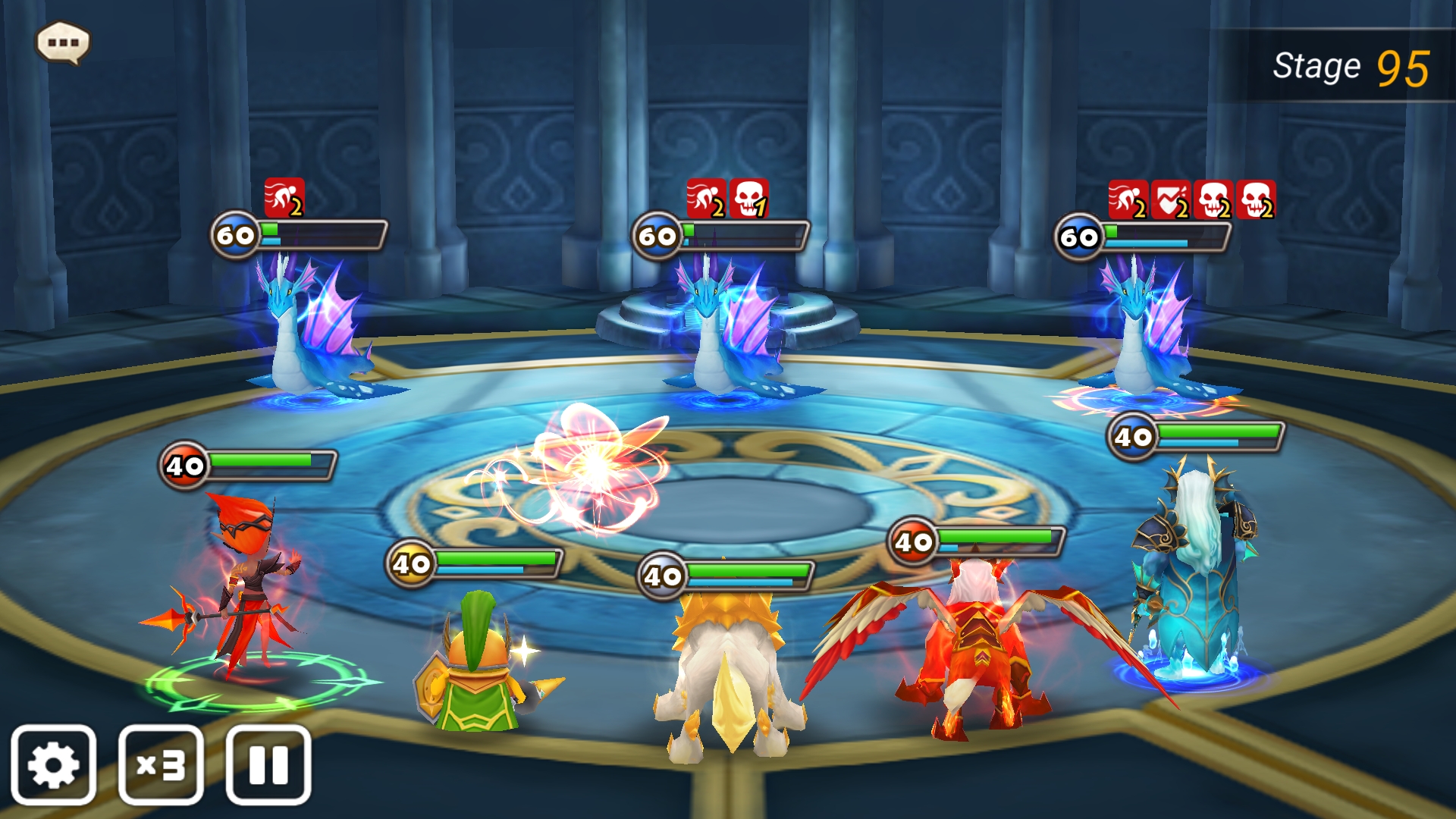Pause the battle
This screenshot has height=819, width=1456.
pos(268,764)
